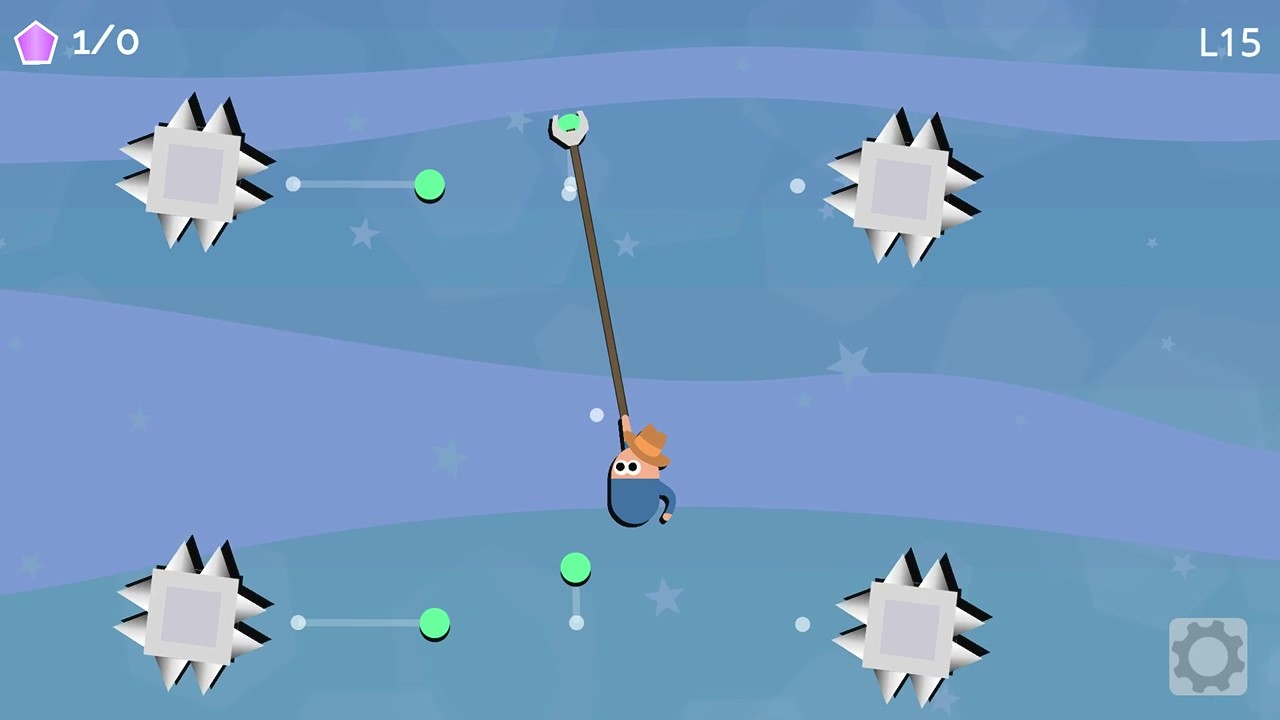Click the white anchor dot beside the top-left spikes

(x=293, y=184)
